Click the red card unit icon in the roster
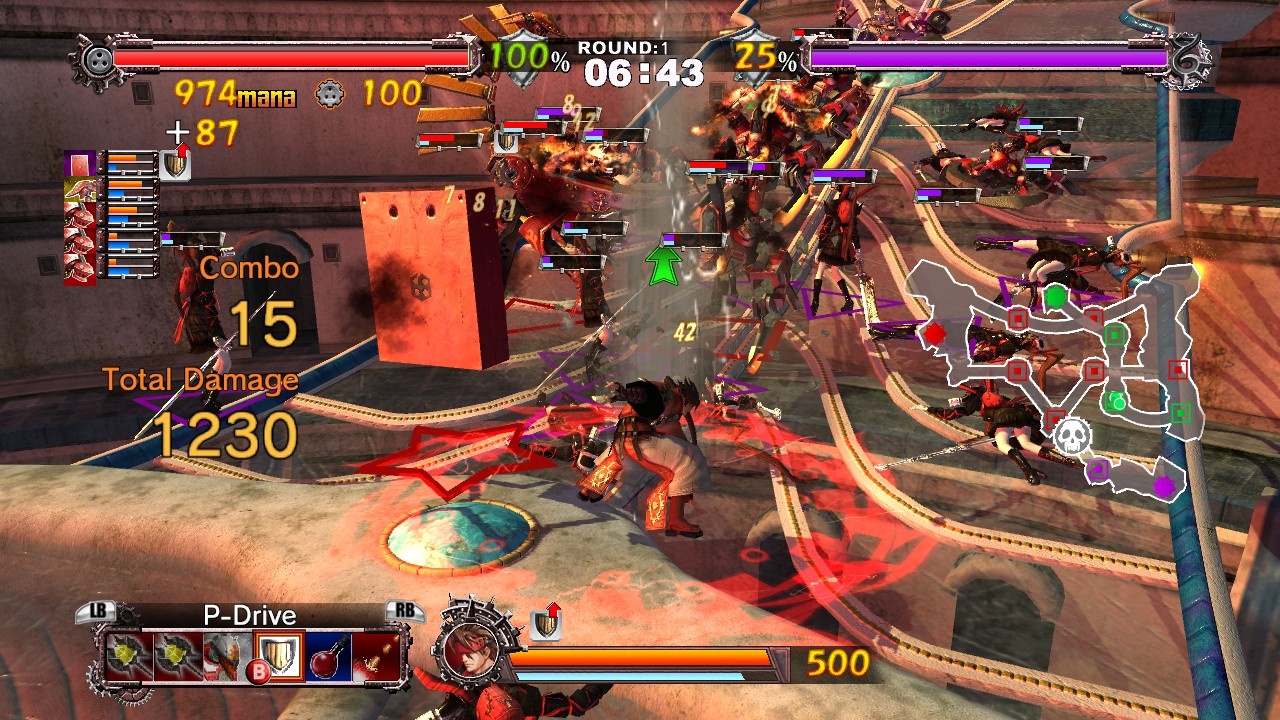This screenshot has height=720, width=1280. pos(79,163)
